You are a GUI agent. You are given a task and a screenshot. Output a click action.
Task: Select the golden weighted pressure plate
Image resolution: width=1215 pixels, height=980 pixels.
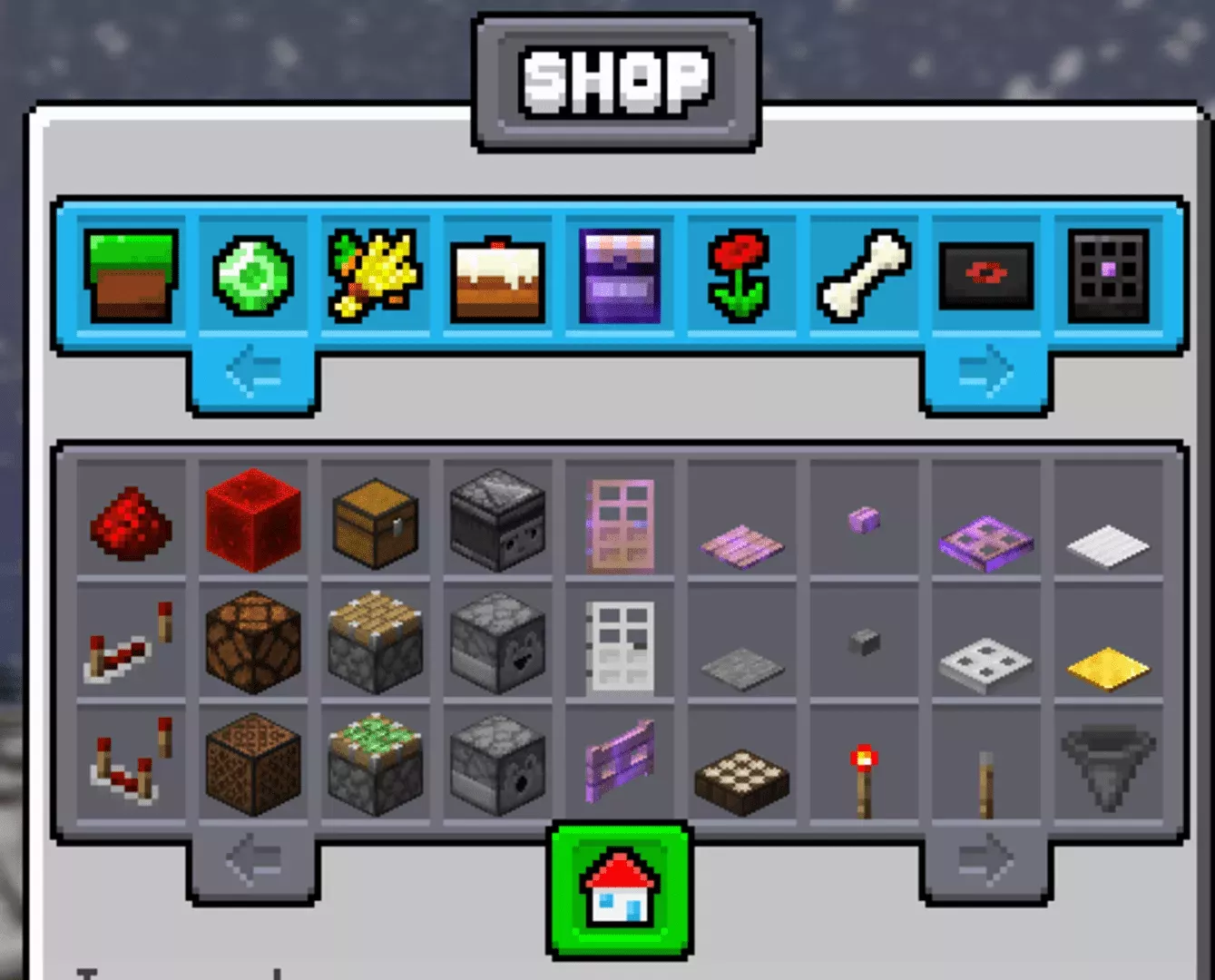[1107, 662]
